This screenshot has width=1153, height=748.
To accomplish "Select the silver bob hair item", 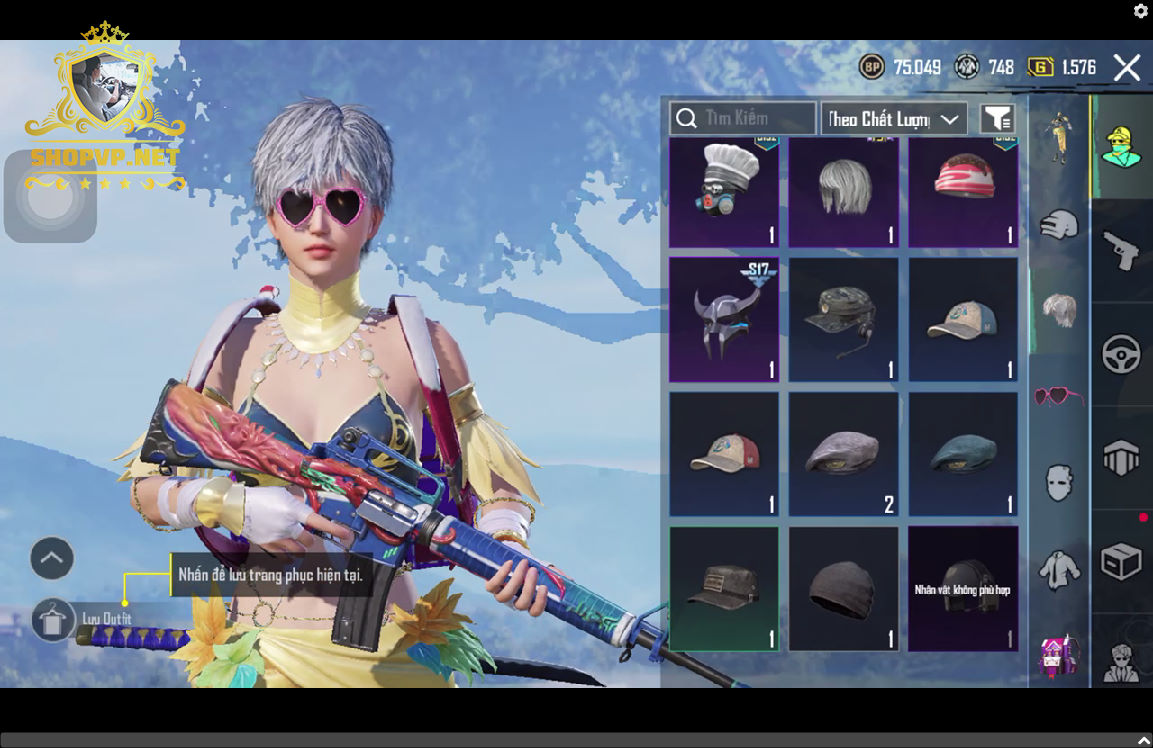I will tap(843, 192).
